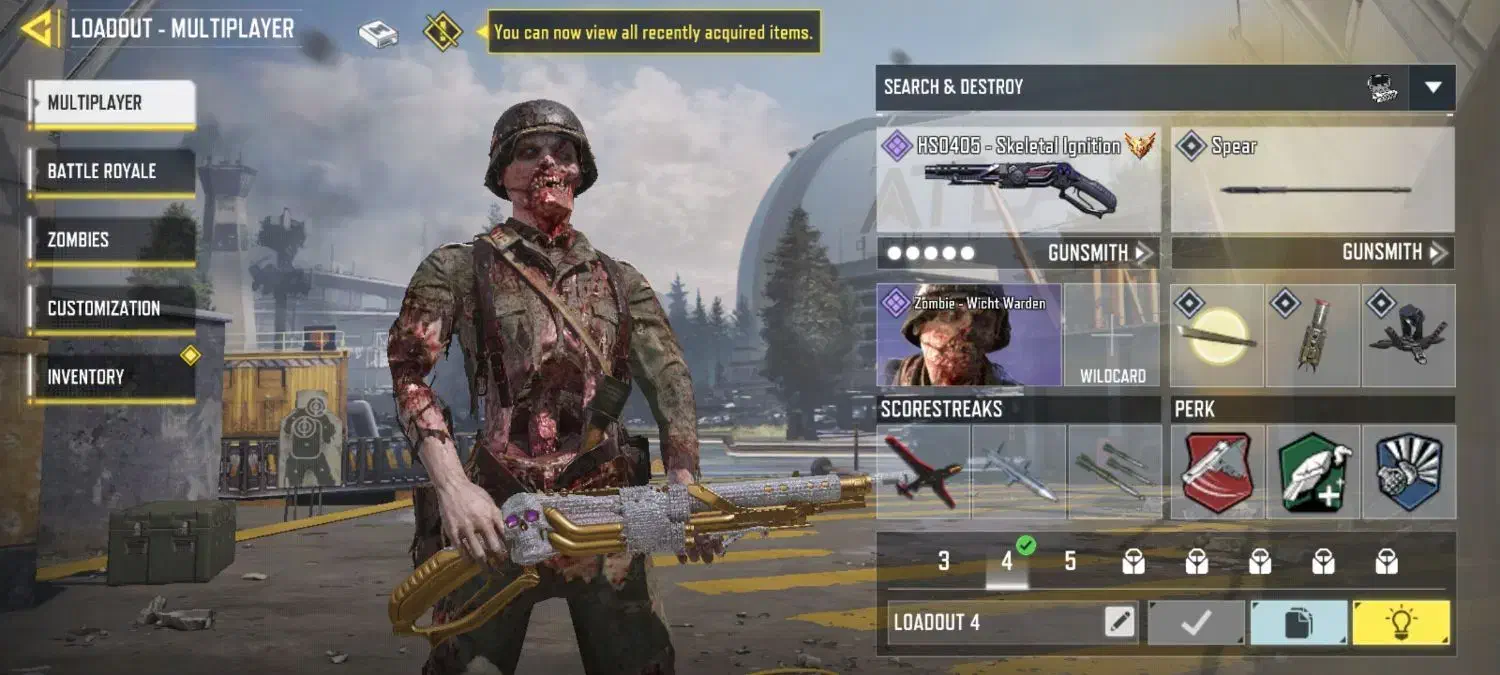This screenshot has width=1500, height=675.
Task: Switch to loadout number 5
Action: tap(1070, 561)
